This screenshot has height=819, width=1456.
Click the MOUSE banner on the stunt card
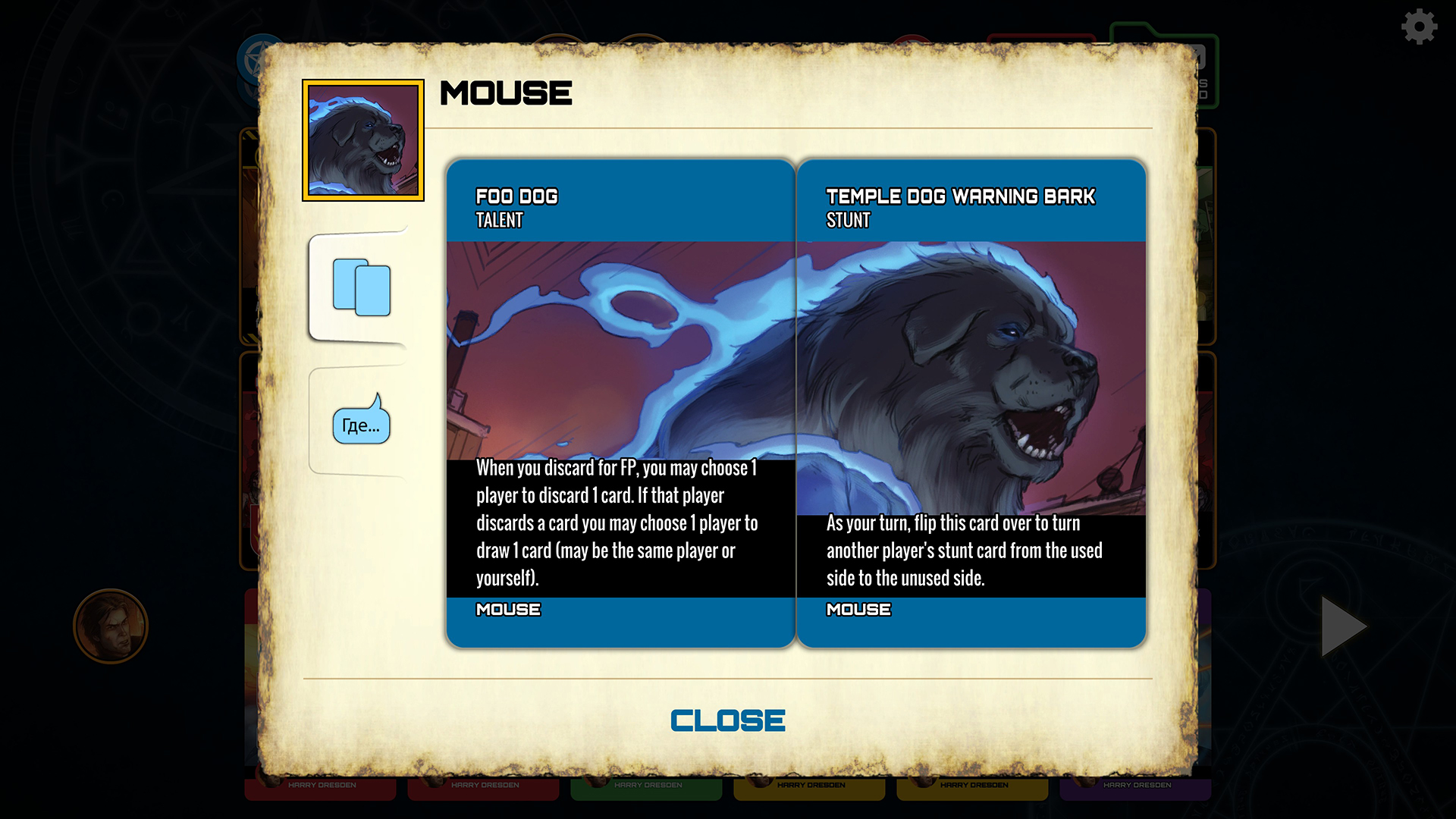(x=858, y=609)
